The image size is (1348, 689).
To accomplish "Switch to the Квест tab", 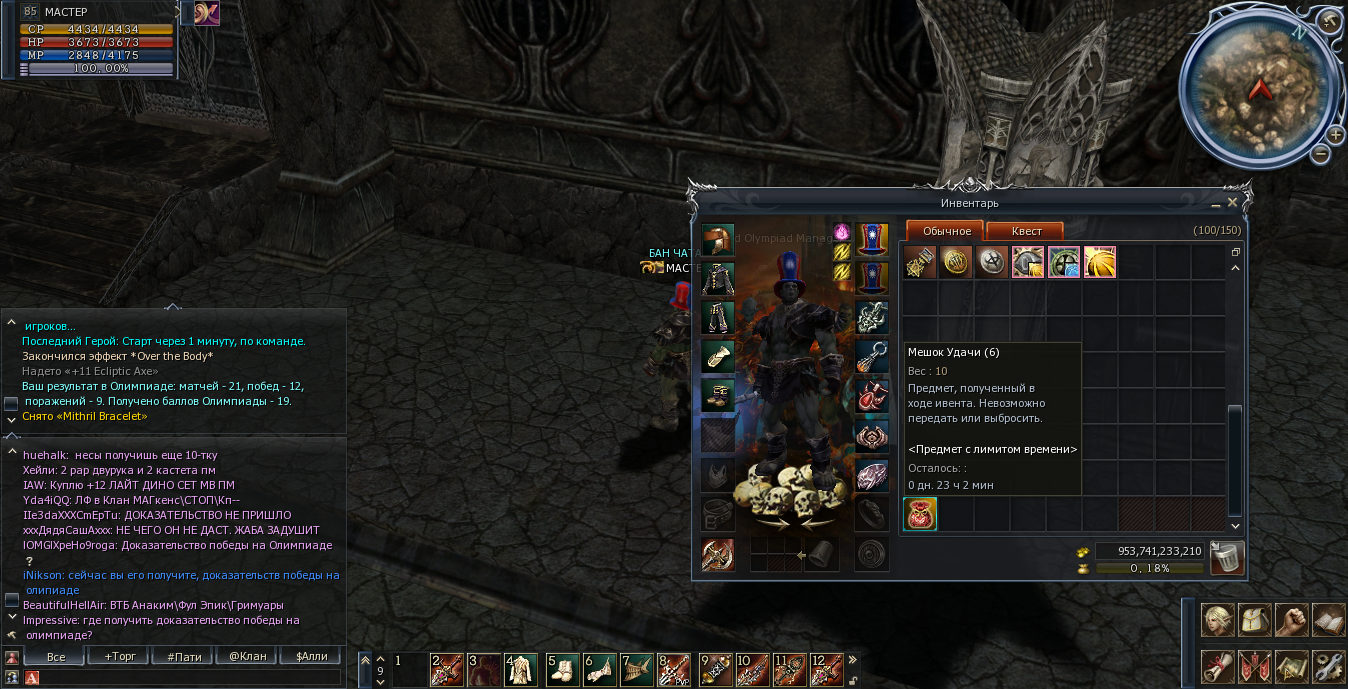I will coord(1025,231).
